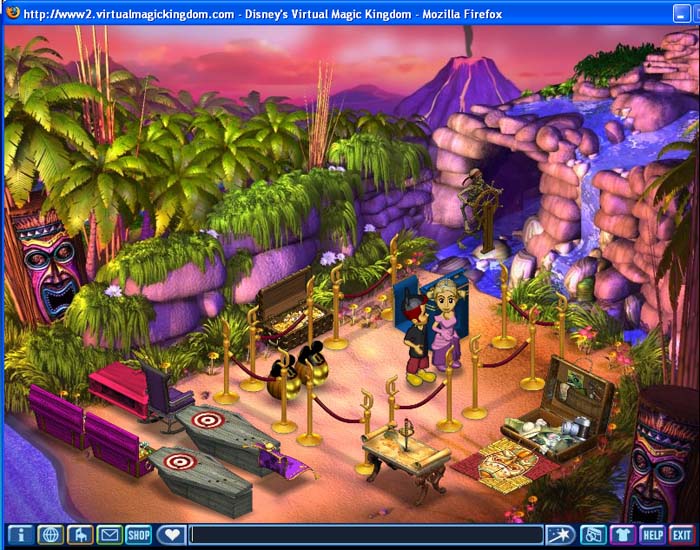The image size is (700, 550).
Task: Open the HELP button
Action: click(652, 535)
